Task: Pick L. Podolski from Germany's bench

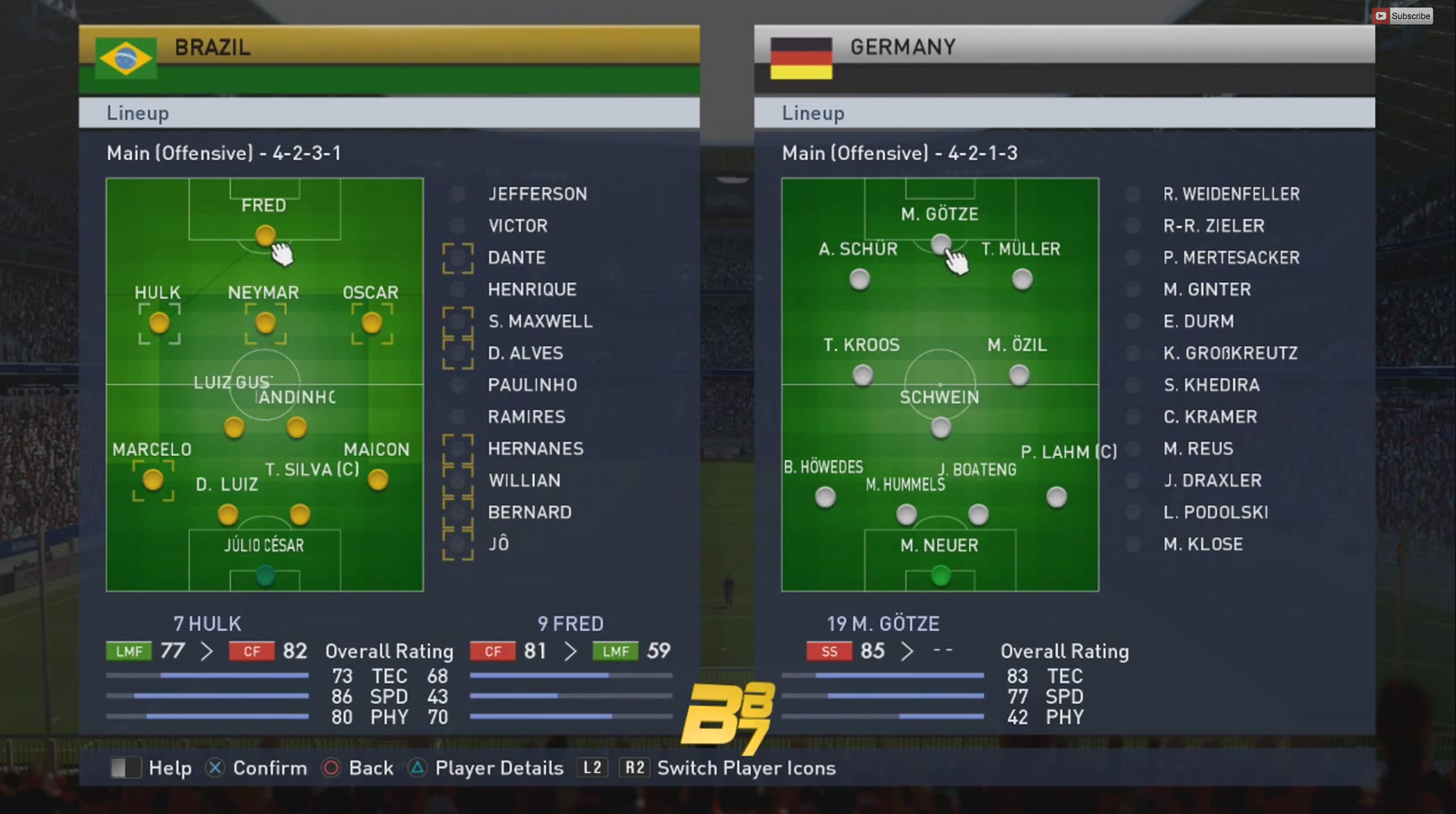Action: tap(1216, 513)
